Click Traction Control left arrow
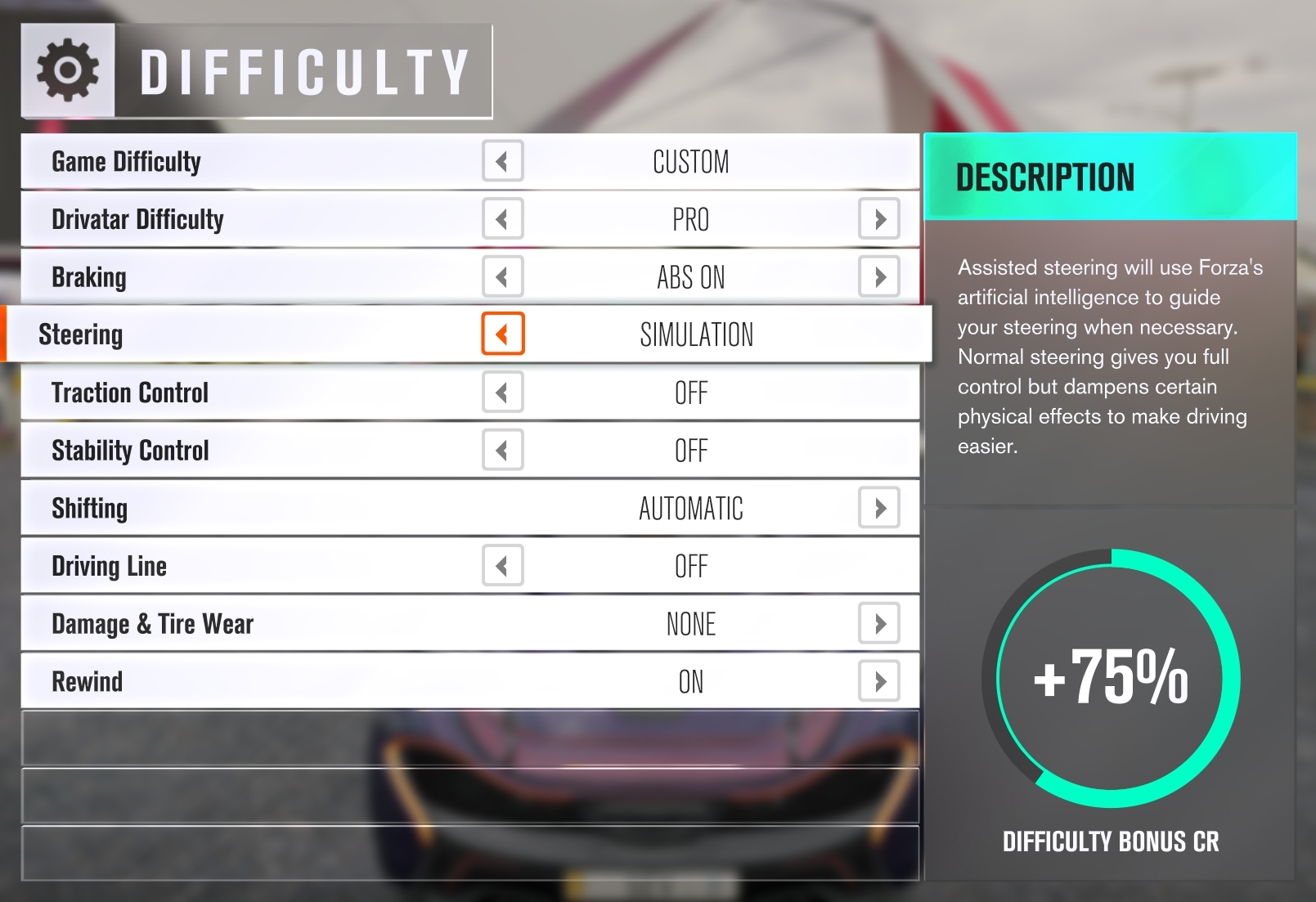The height and width of the screenshot is (902, 1316). [x=502, y=393]
